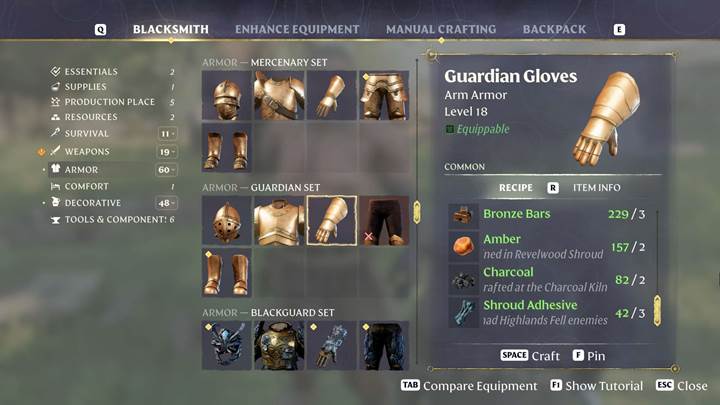Select the Comfort category
The height and width of the screenshot is (405, 720).
[x=87, y=186]
